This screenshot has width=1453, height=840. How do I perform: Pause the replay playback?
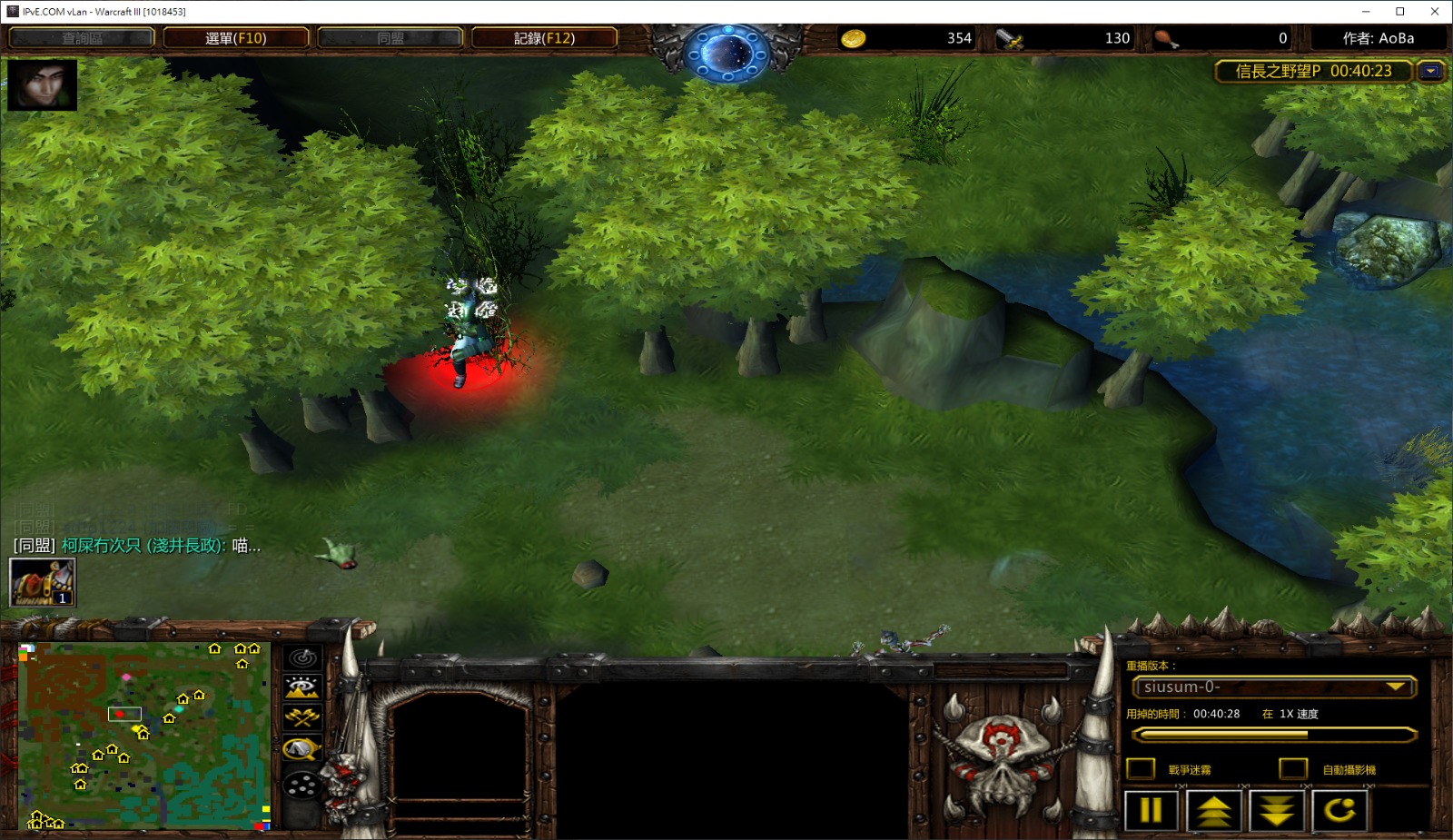click(1152, 810)
